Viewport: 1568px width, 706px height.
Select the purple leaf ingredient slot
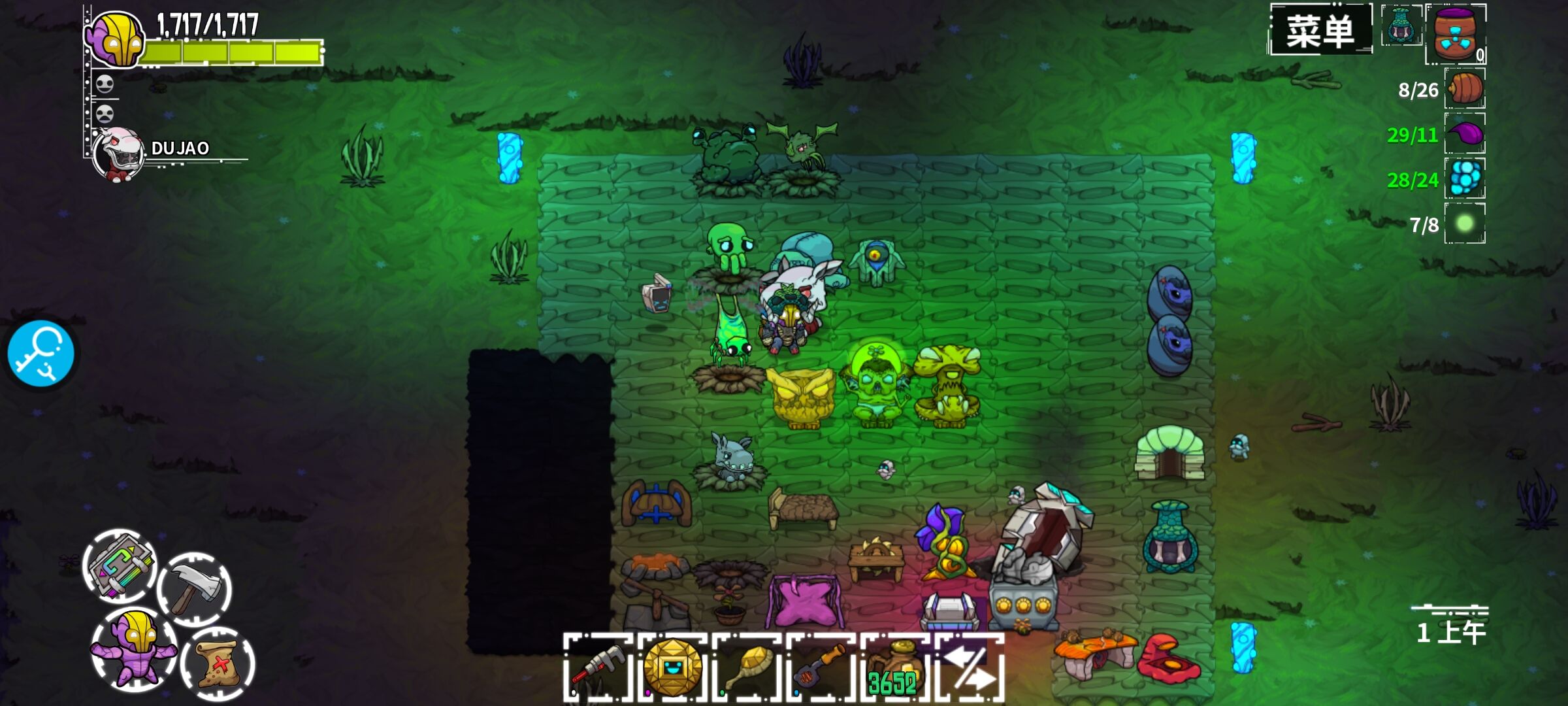pyautogui.click(x=1465, y=134)
